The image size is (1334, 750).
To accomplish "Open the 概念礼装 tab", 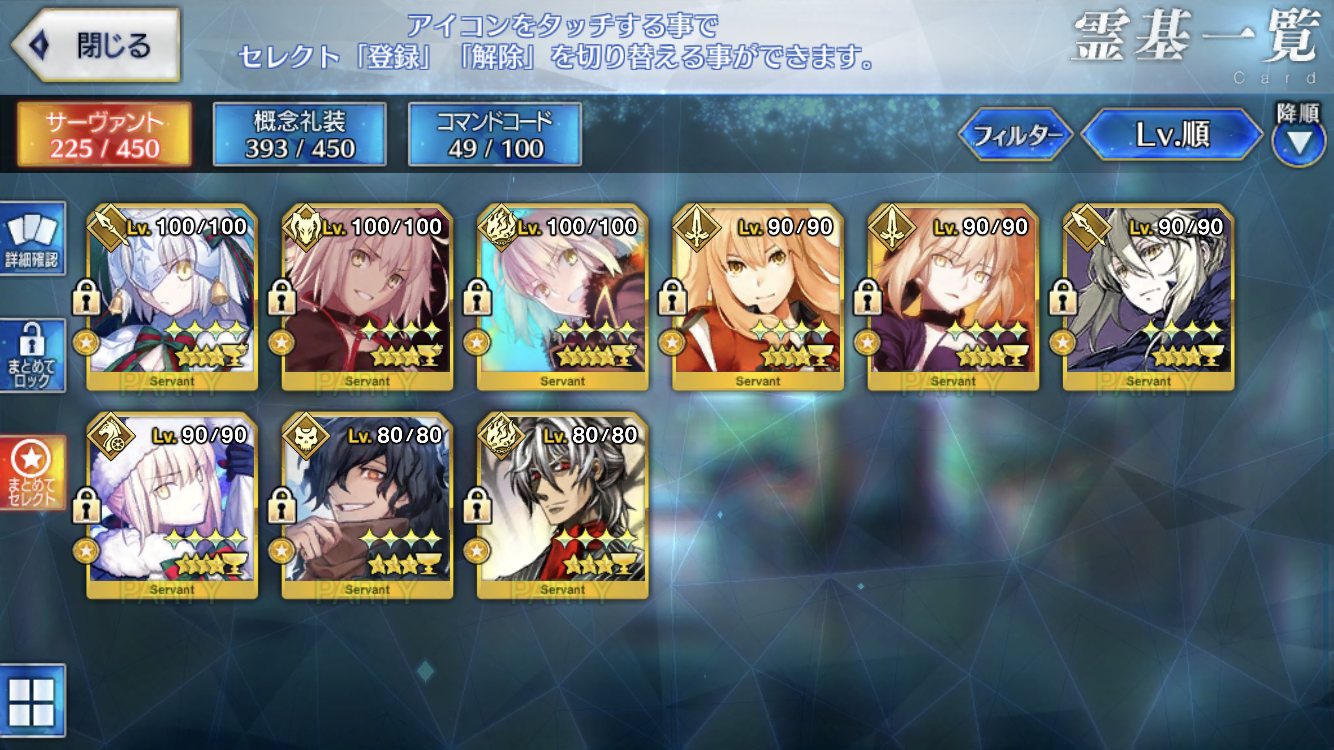I will click(299, 134).
